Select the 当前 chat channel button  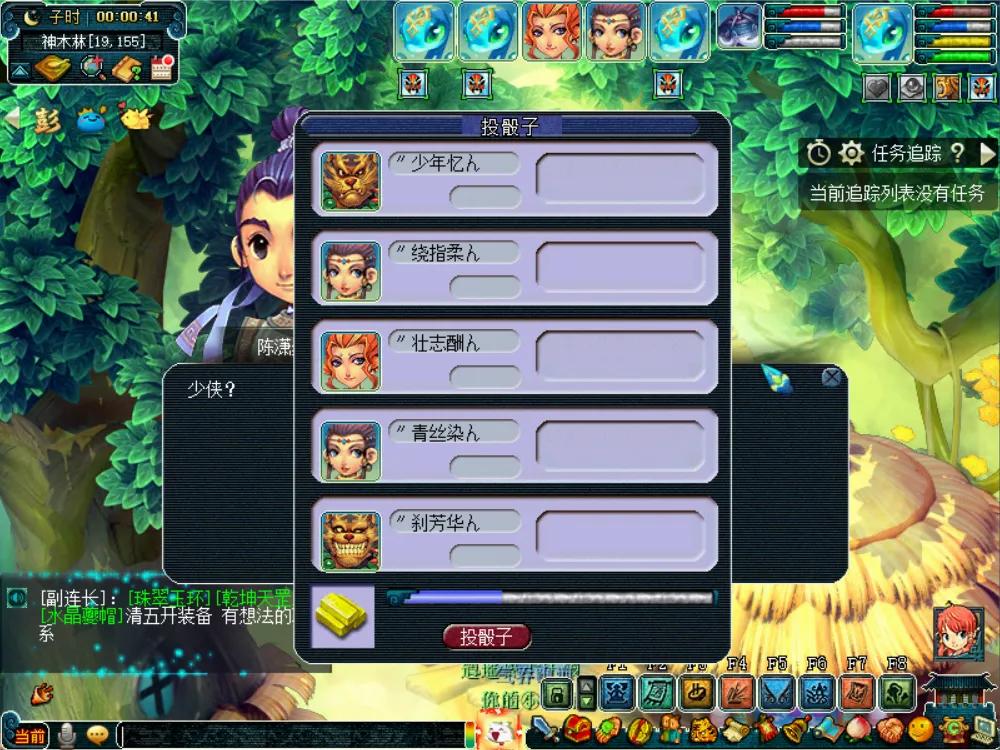click(27, 736)
